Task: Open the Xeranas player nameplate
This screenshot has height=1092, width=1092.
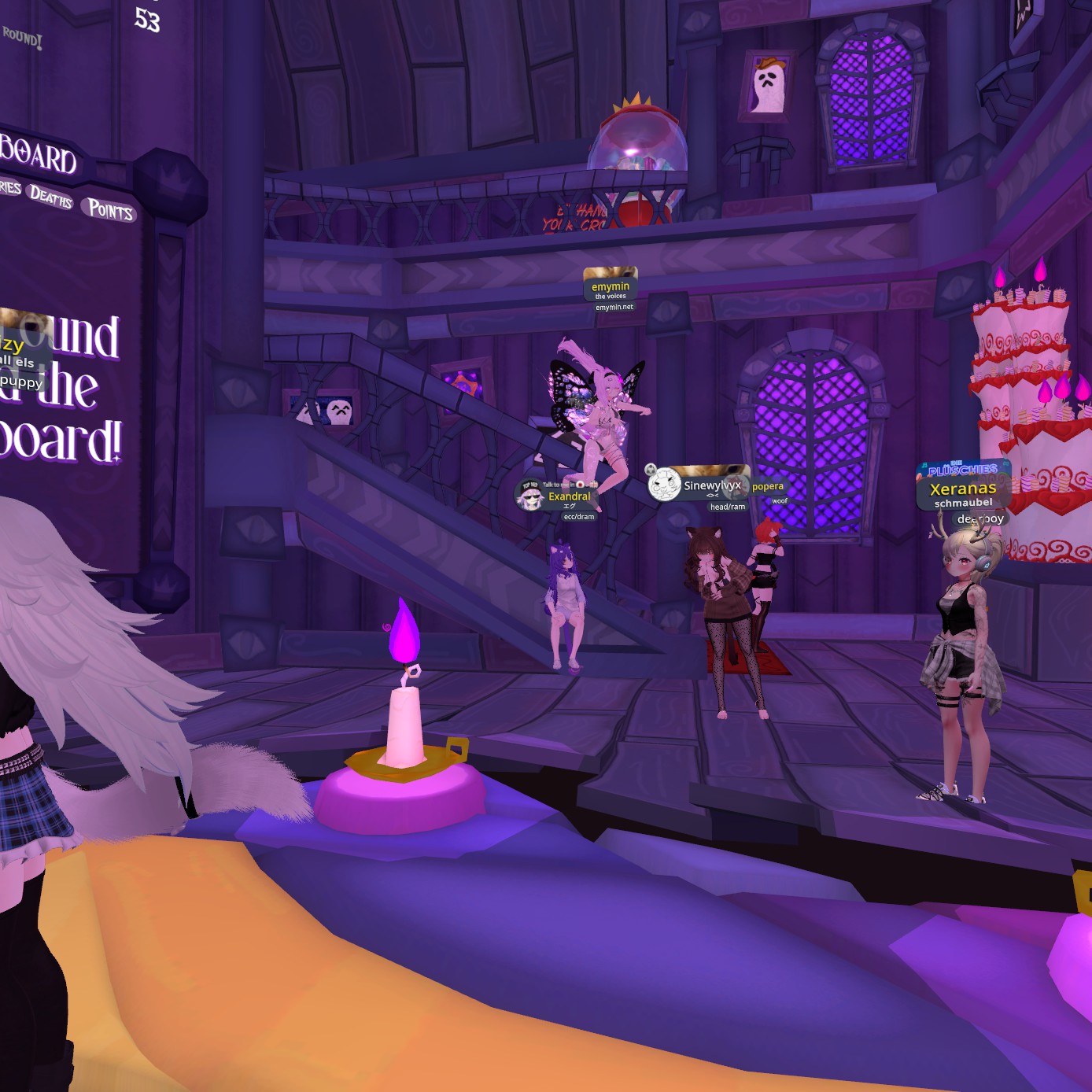Action: click(963, 489)
